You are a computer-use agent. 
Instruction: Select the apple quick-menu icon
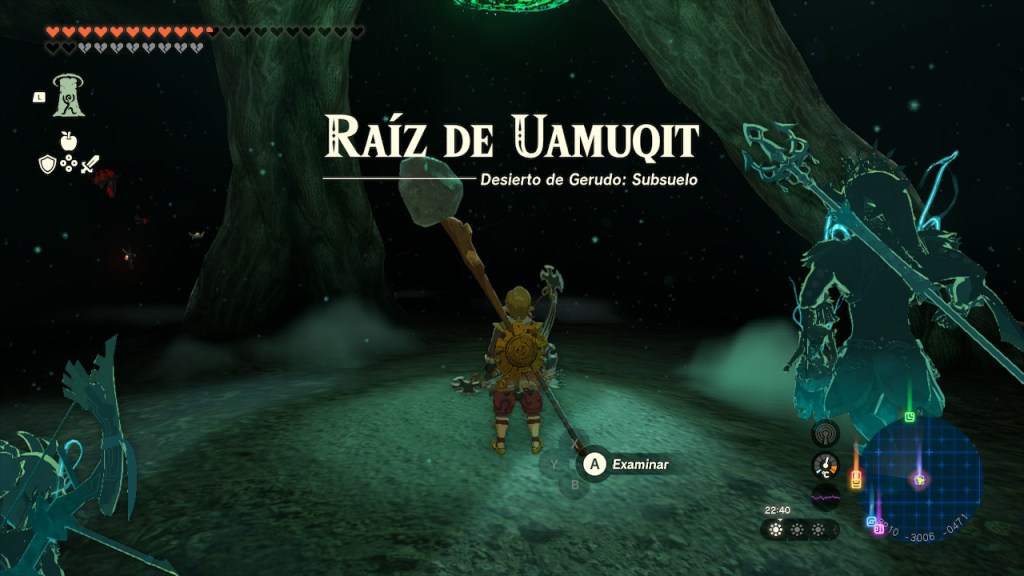pos(68,141)
